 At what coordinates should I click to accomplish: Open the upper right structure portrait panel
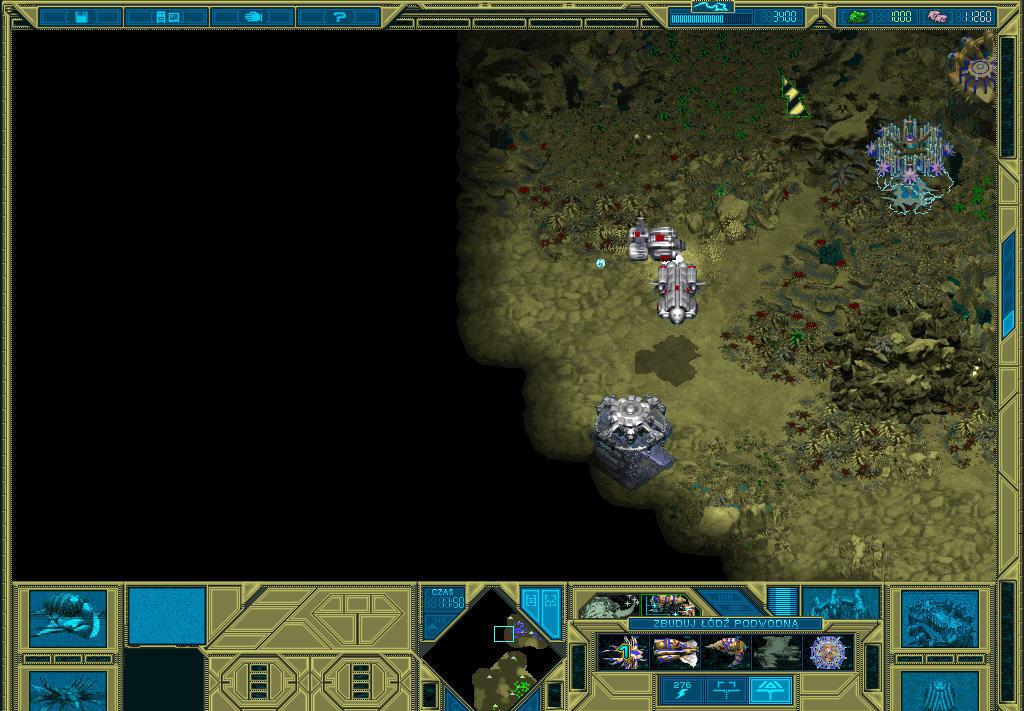click(x=940, y=618)
